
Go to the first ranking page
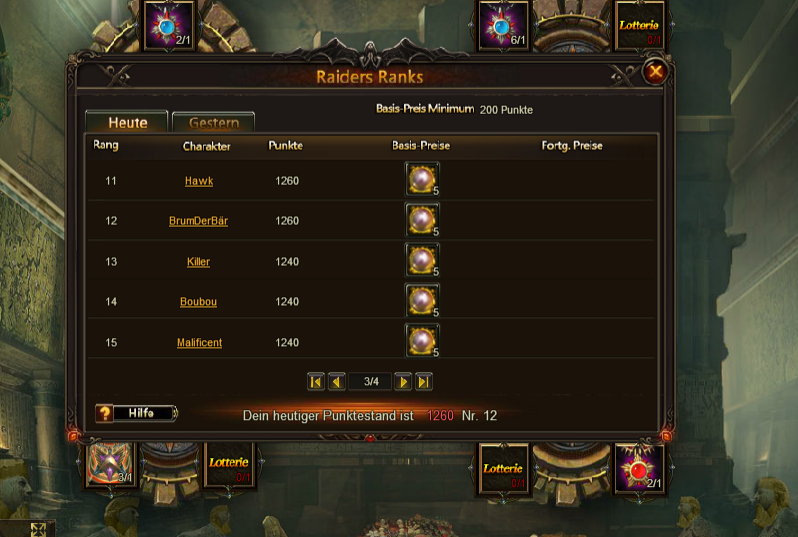316,381
